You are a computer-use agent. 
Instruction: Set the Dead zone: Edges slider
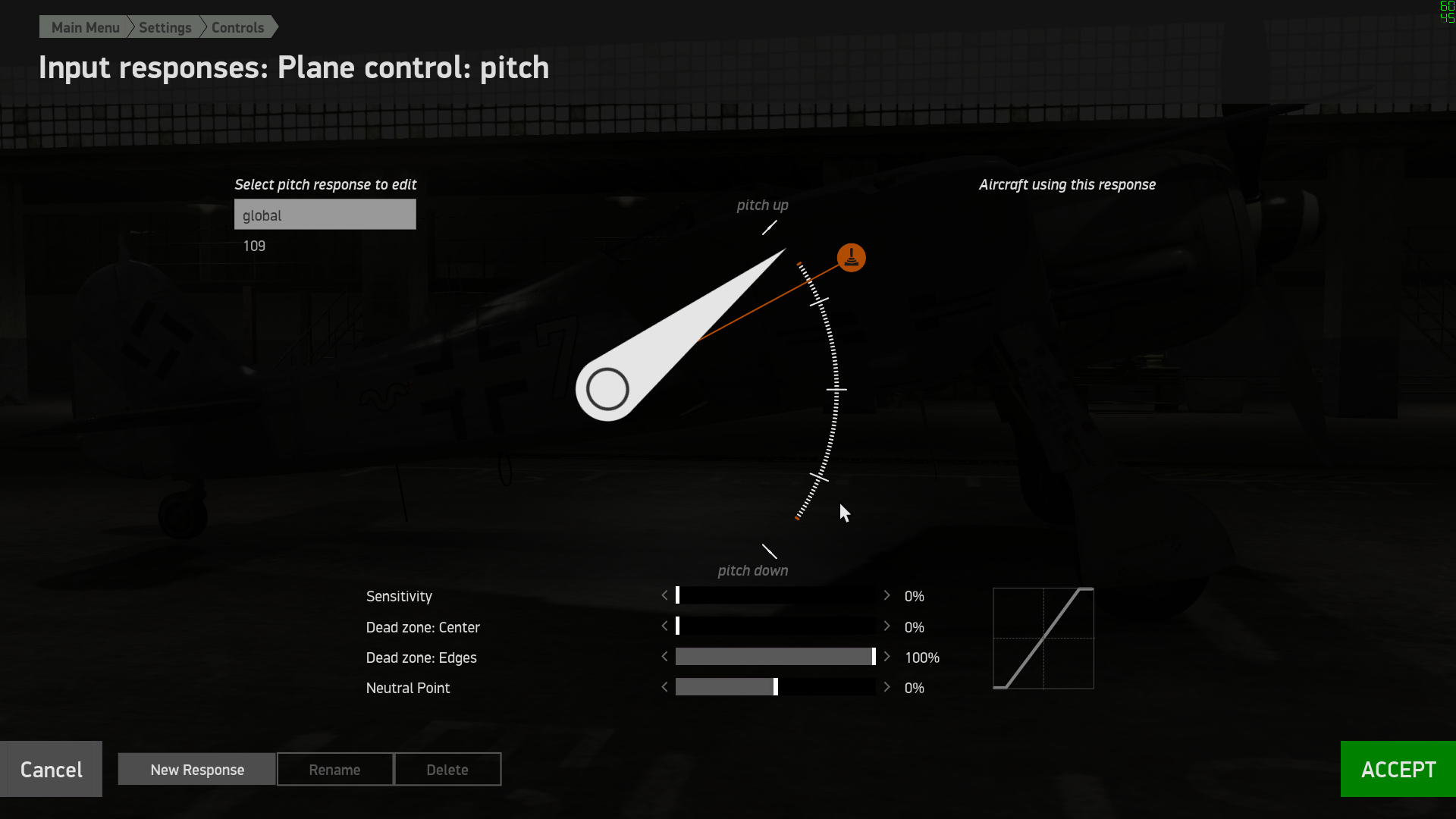pyautogui.click(x=775, y=657)
